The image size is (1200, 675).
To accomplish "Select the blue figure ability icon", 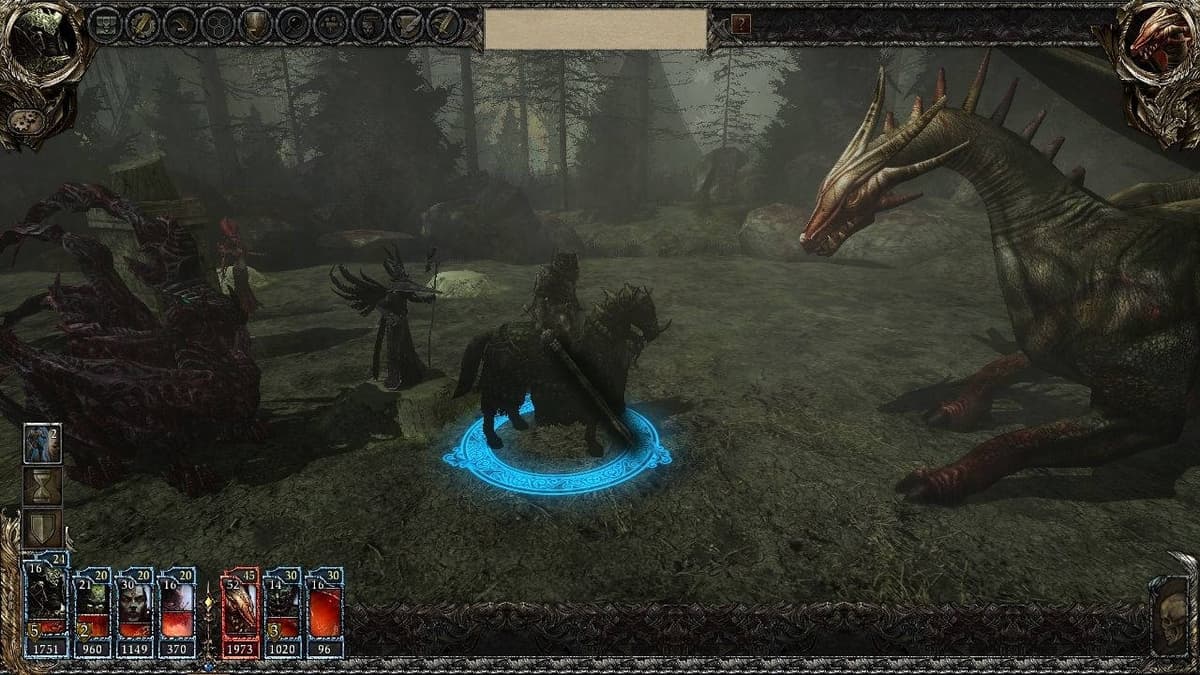I will coord(43,443).
